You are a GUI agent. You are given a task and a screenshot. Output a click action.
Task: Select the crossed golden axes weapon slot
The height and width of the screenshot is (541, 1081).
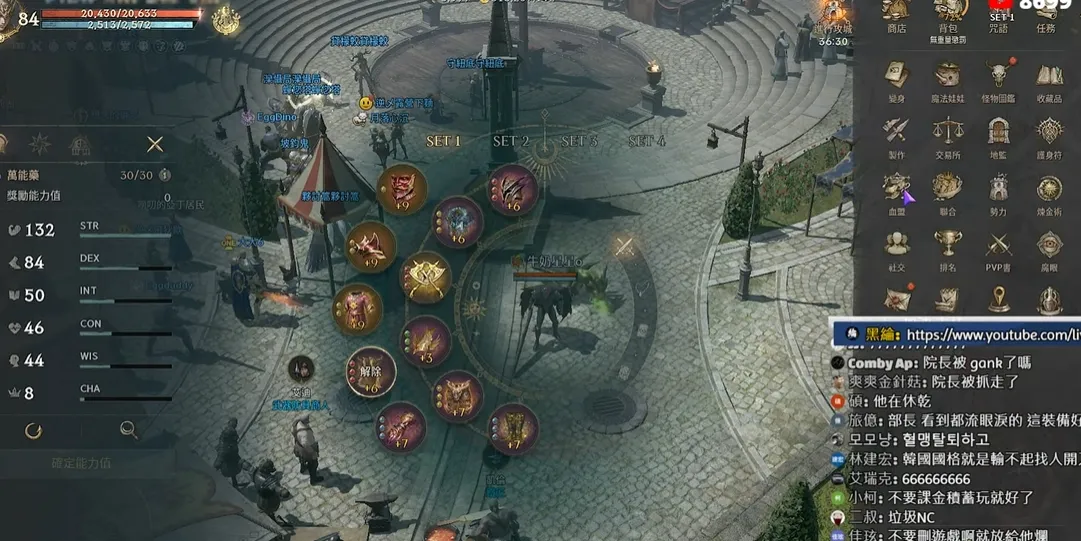tap(426, 277)
